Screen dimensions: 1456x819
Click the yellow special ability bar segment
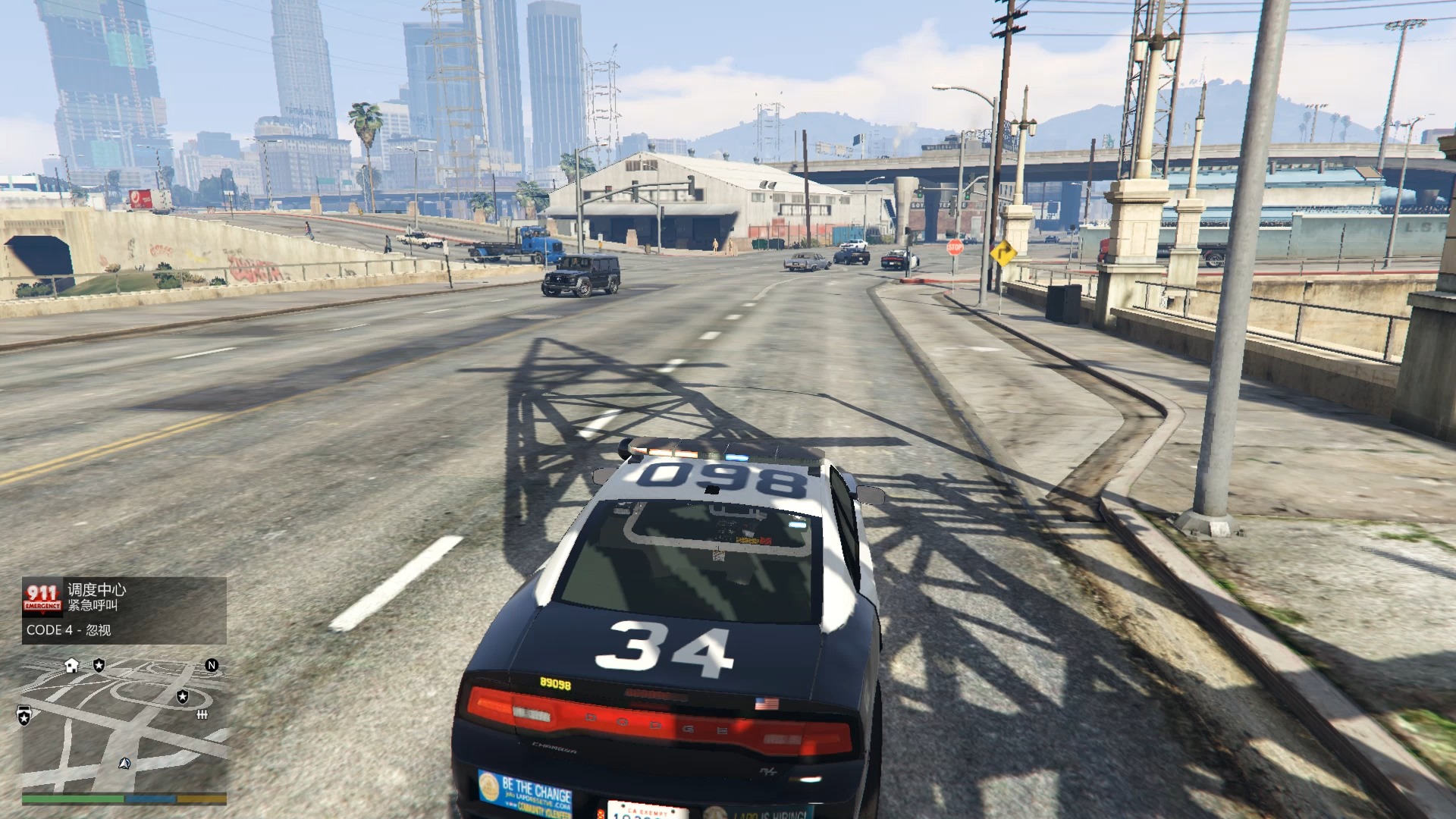(x=201, y=799)
